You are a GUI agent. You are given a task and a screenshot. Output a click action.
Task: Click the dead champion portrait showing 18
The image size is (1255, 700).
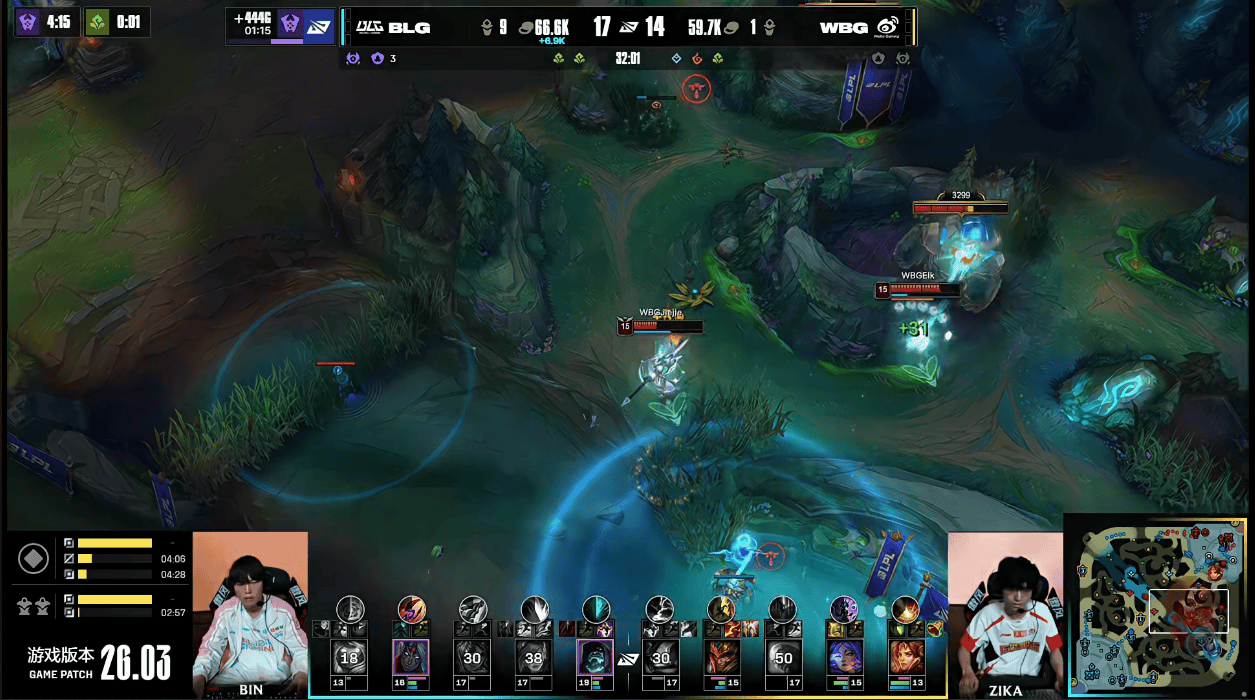[350, 658]
